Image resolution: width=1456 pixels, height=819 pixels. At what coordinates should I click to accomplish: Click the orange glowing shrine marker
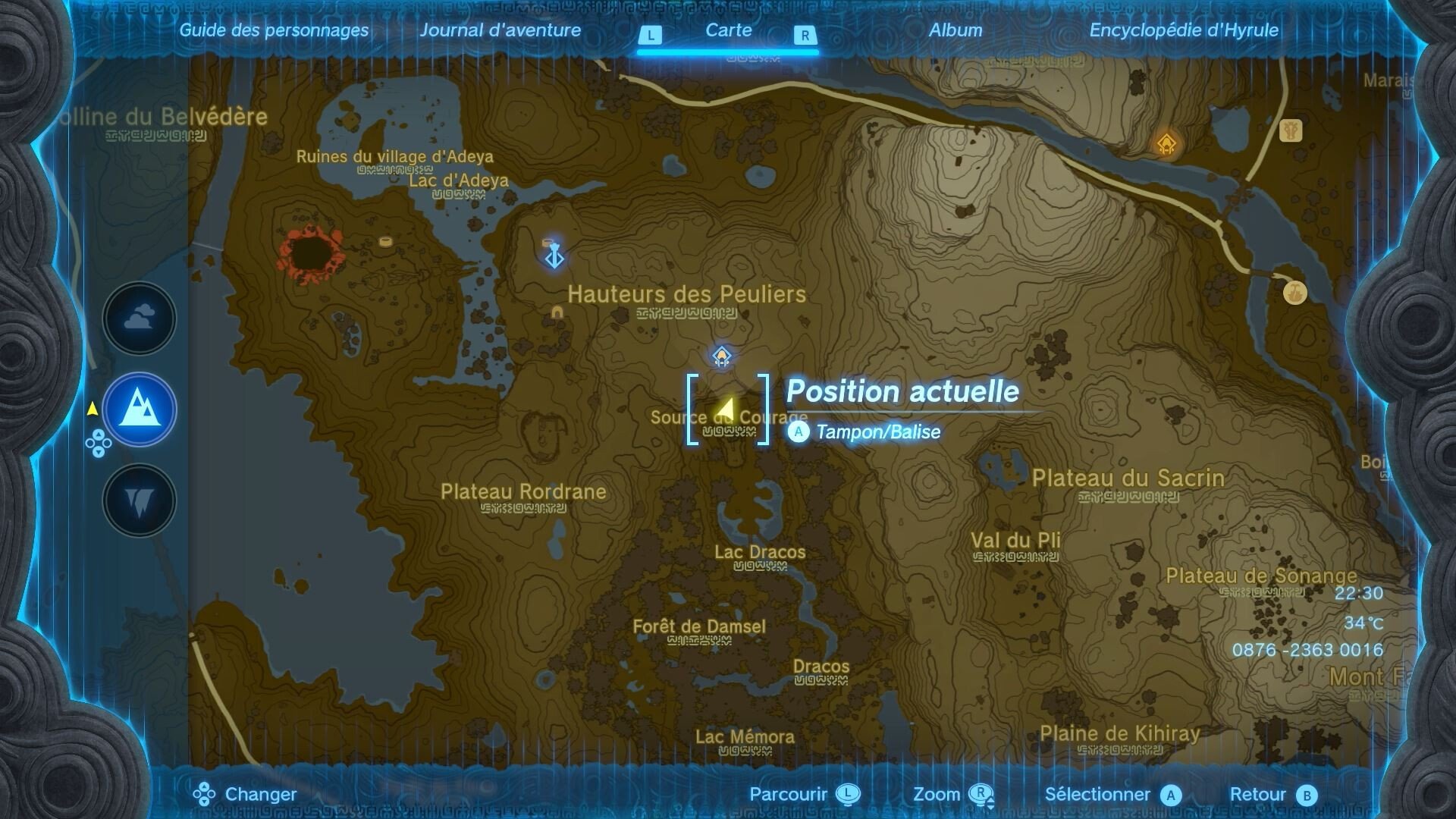1166,143
